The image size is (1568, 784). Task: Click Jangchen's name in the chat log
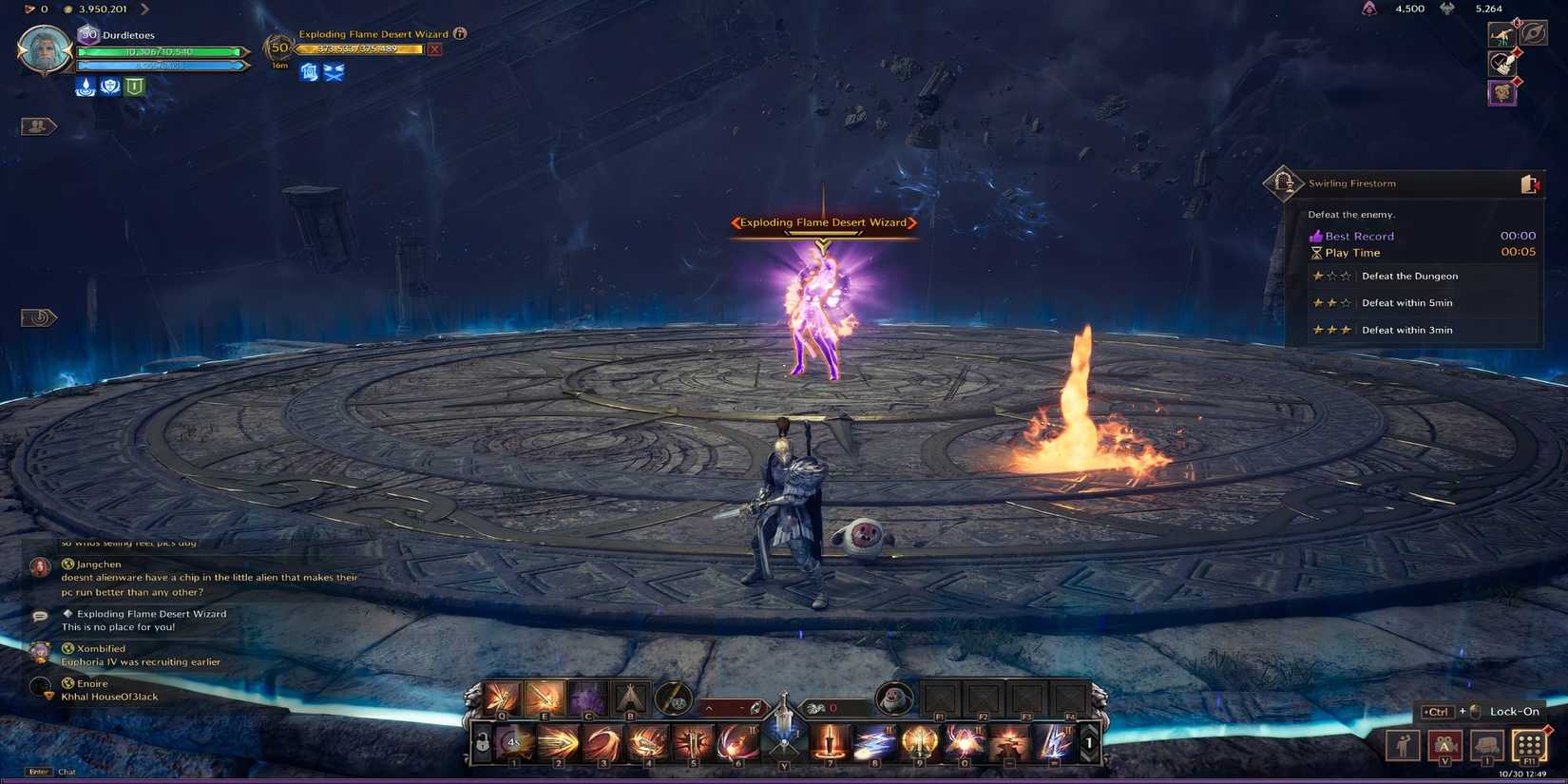[99, 564]
